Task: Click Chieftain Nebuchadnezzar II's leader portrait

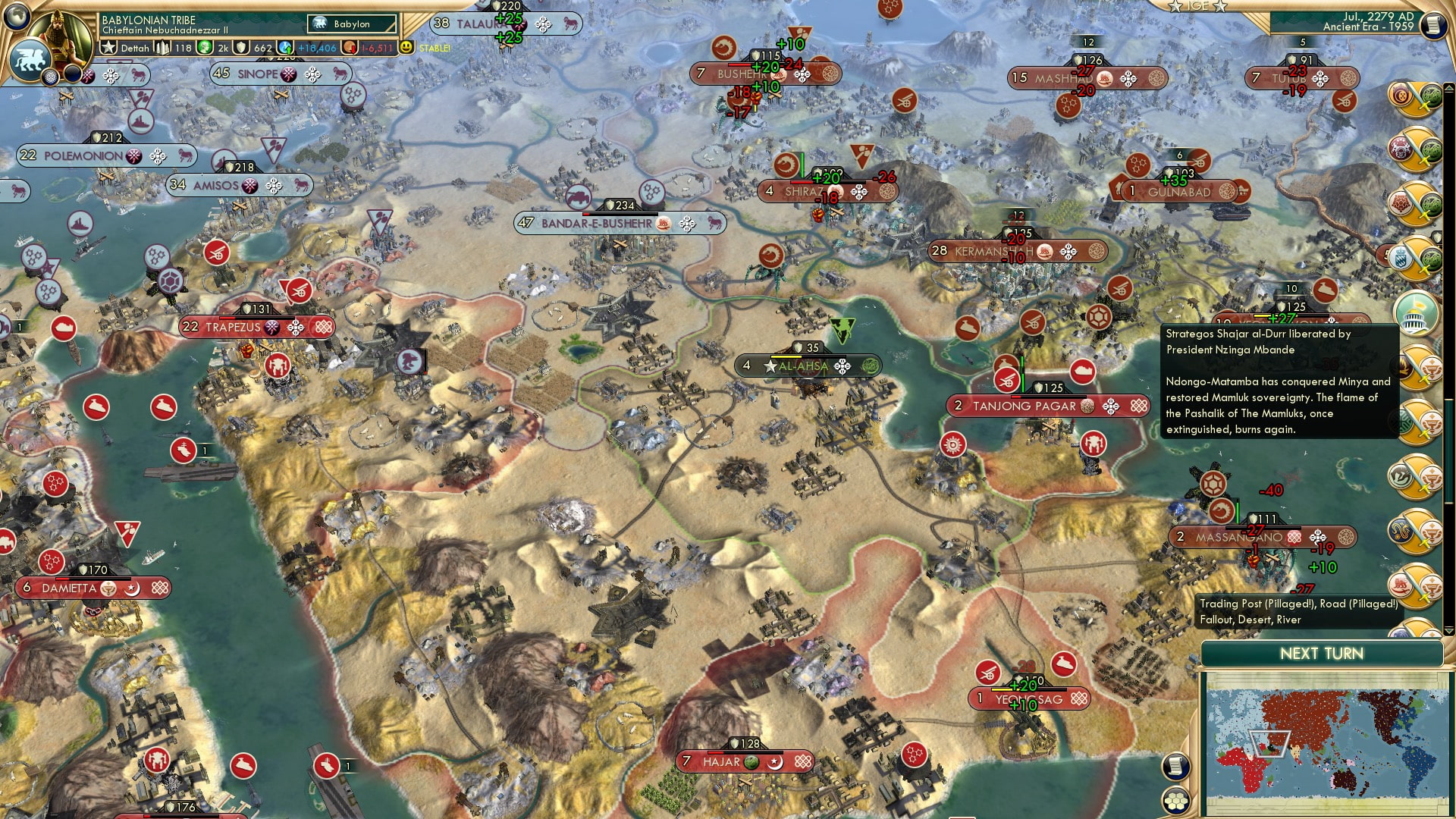Action: (60, 36)
